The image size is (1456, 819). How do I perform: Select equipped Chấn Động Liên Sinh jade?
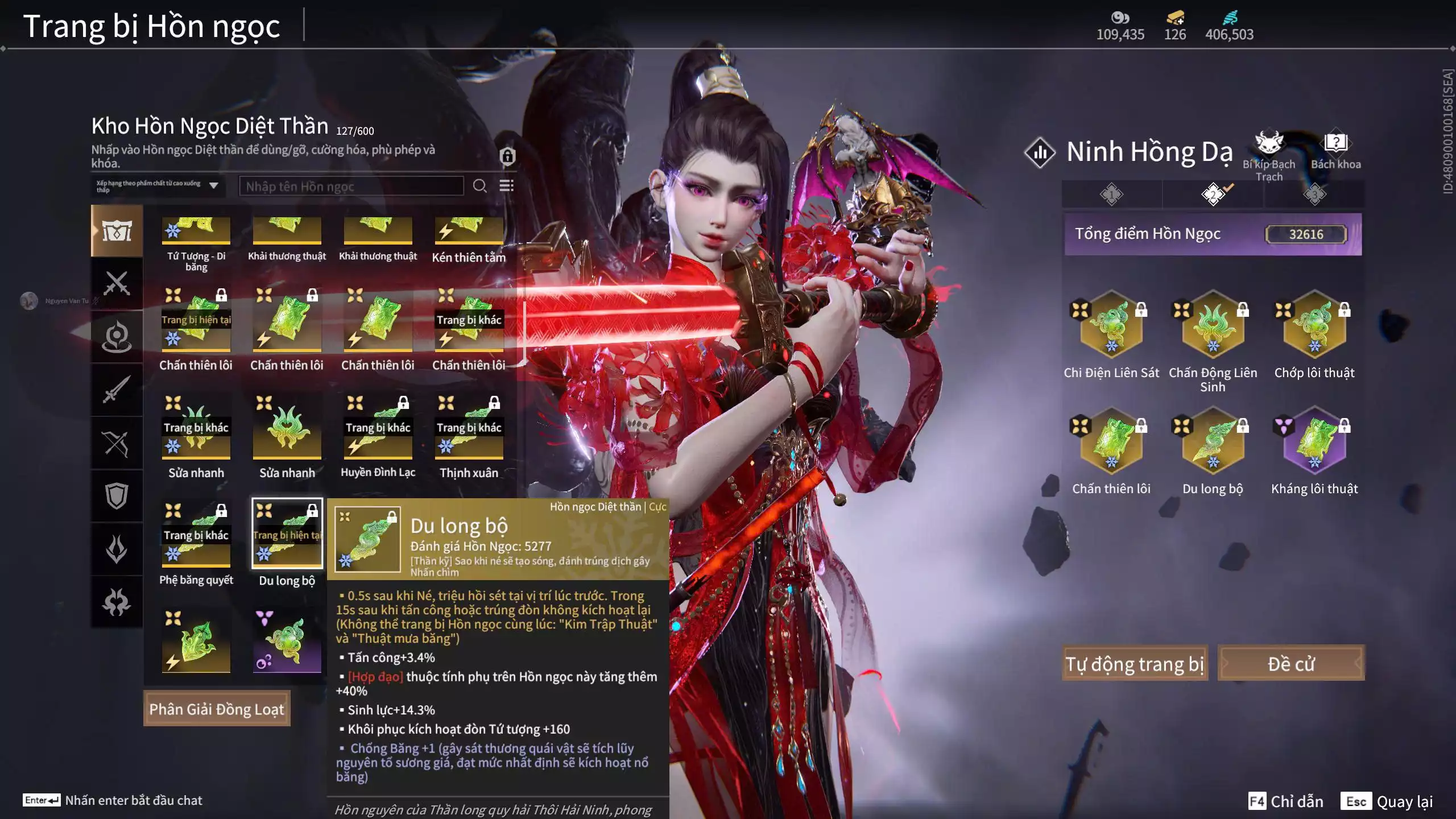(x=1213, y=327)
